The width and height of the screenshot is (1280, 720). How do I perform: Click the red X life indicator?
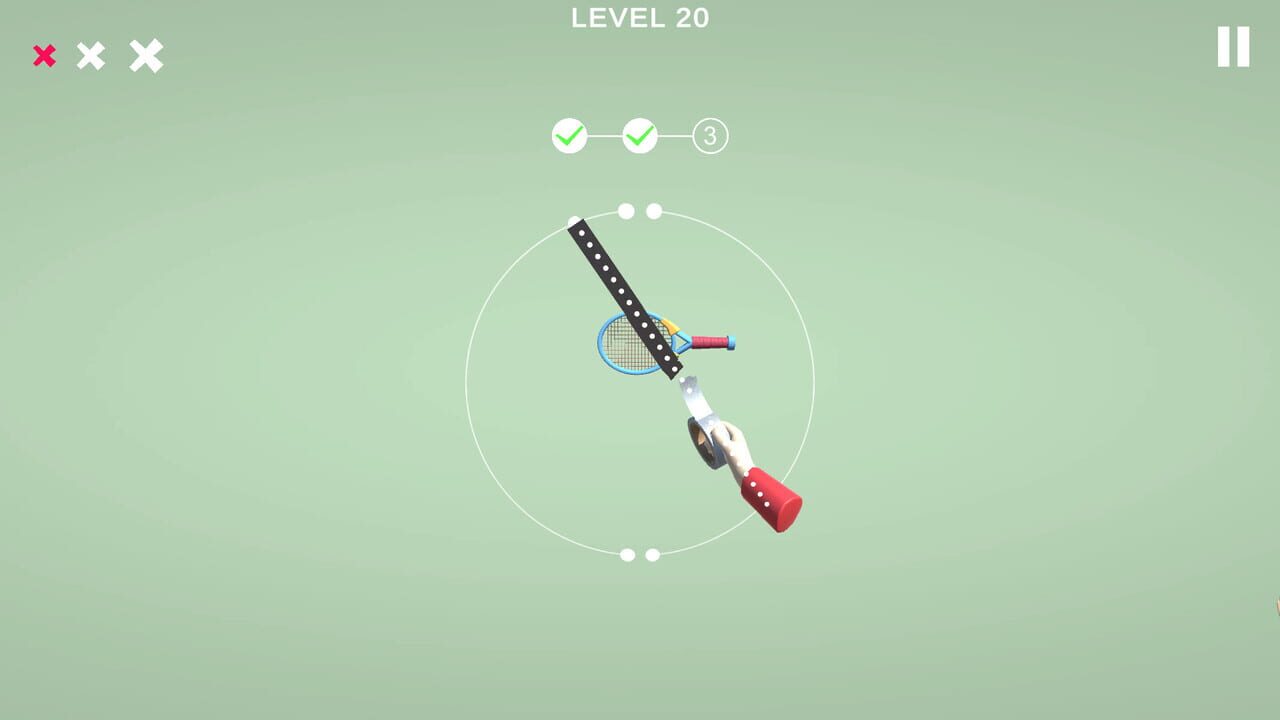[x=42, y=56]
